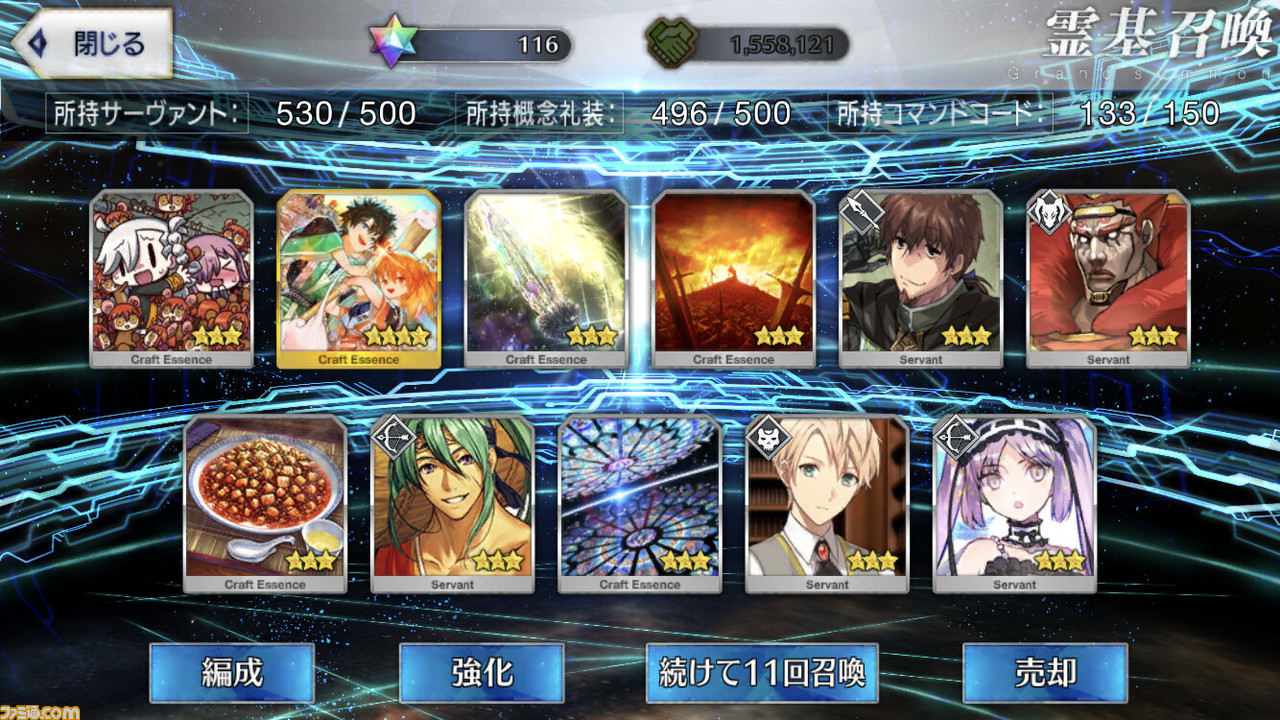Go to the 強化 enhancement menu
This screenshot has height=720, width=1280.
pyautogui.click(x=481, y=673)
